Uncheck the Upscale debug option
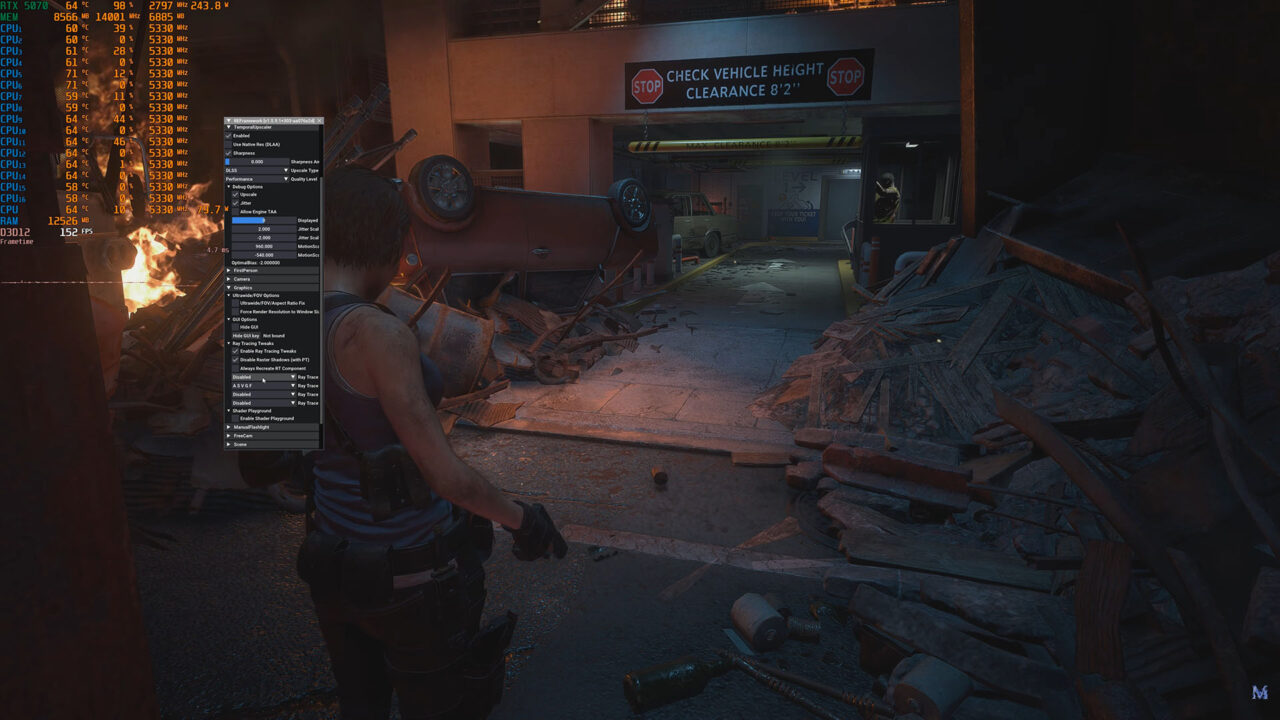Image resolution: width=1280 pixels, height=720 pixels. (x=236, y=195)
